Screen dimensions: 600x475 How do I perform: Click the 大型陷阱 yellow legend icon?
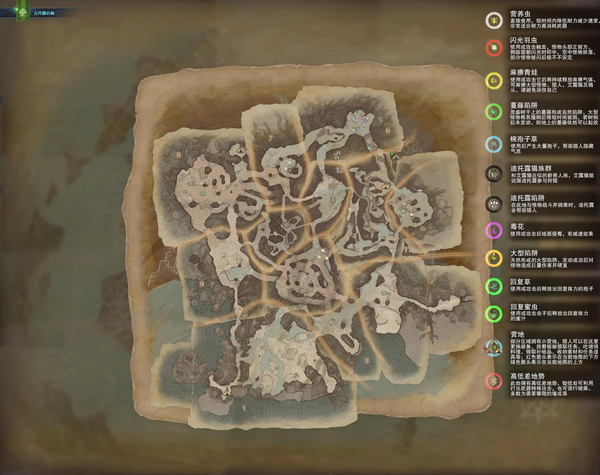pos(492,258)
